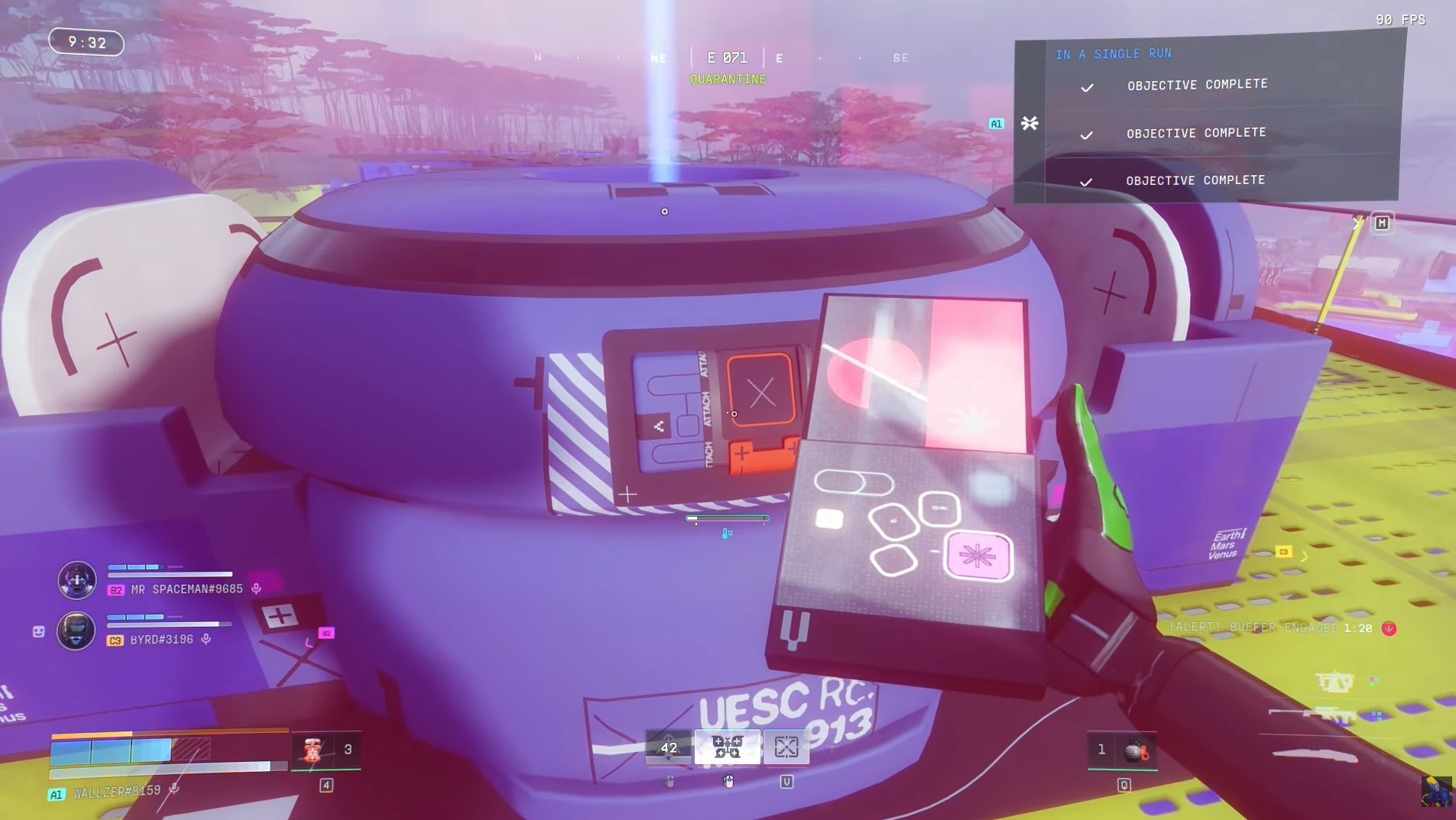Click the white asterisk icon beside the objectives panel

click(1030, 123)
